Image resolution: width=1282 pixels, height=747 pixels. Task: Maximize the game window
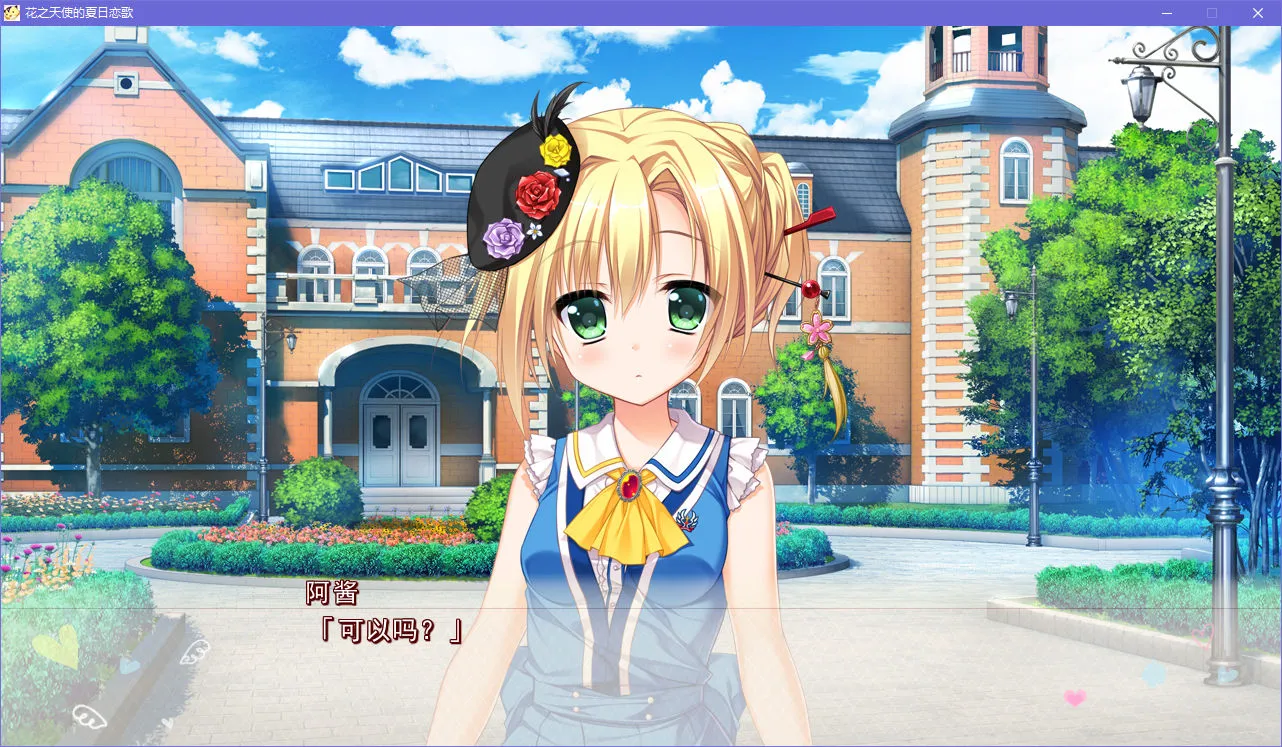click(1211, 13)
